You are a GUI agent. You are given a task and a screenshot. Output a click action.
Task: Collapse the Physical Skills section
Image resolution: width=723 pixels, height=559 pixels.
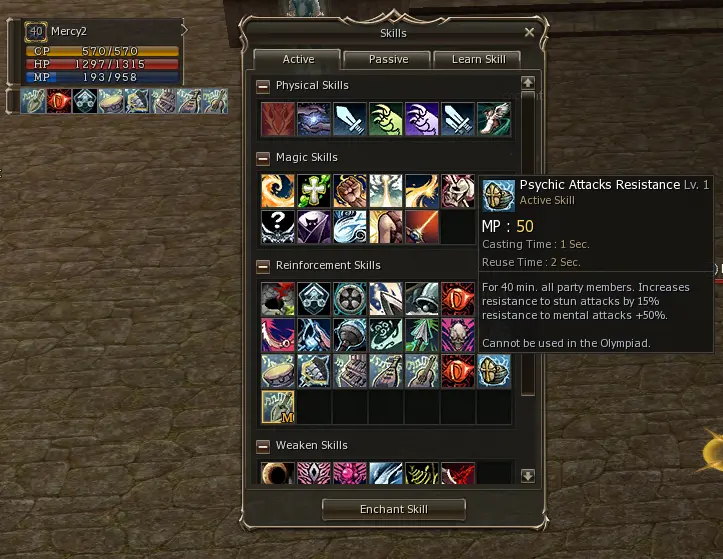(263, 86)
